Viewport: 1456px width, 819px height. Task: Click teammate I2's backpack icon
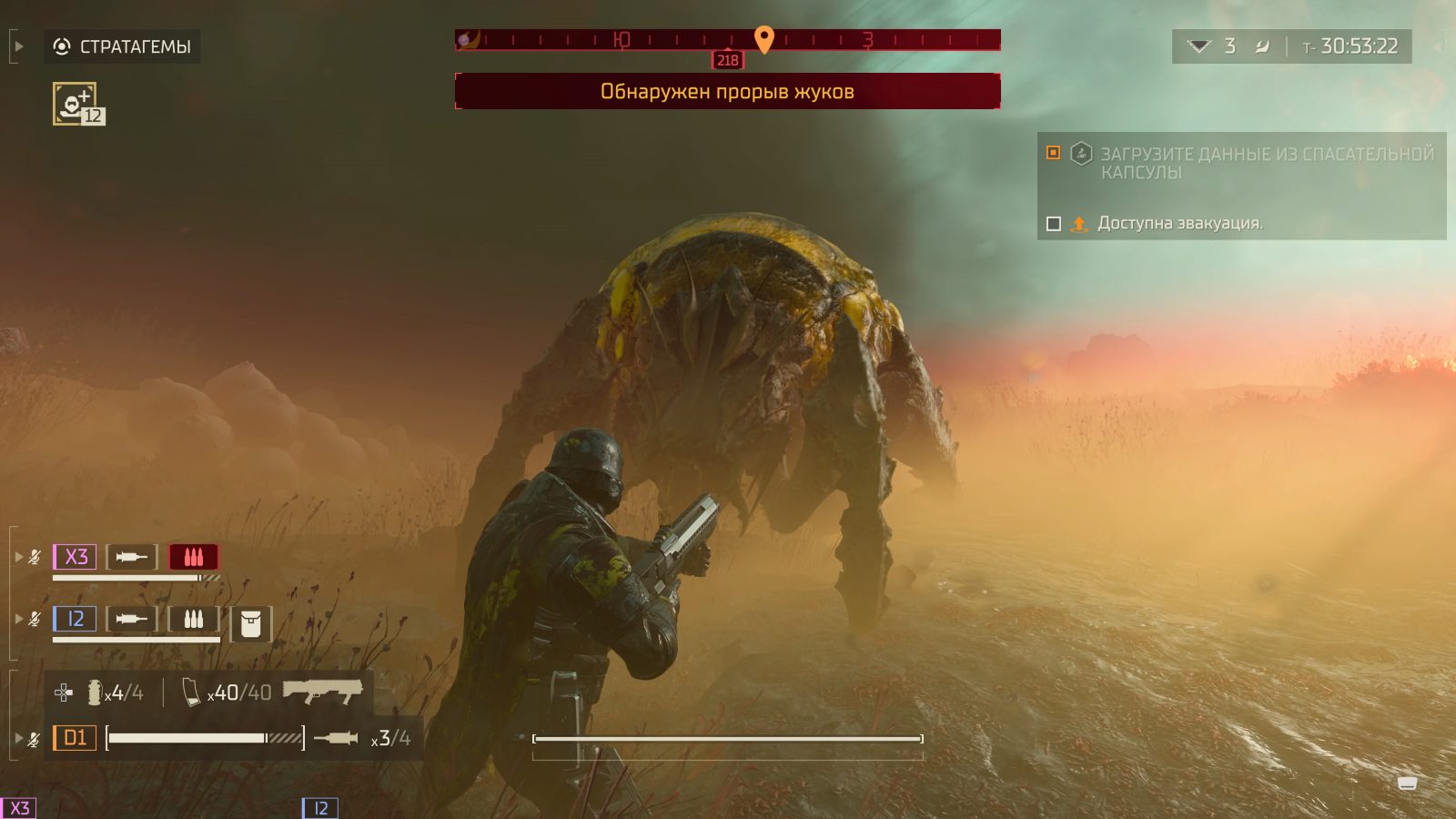coord(250,624)
